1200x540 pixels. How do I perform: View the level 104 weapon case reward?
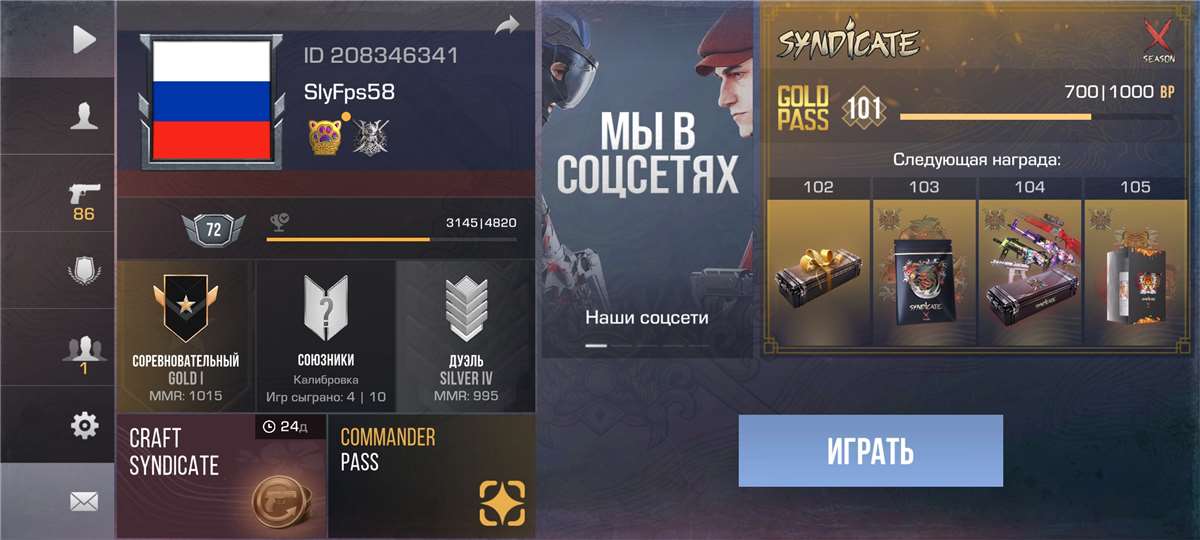point(1029,266)
